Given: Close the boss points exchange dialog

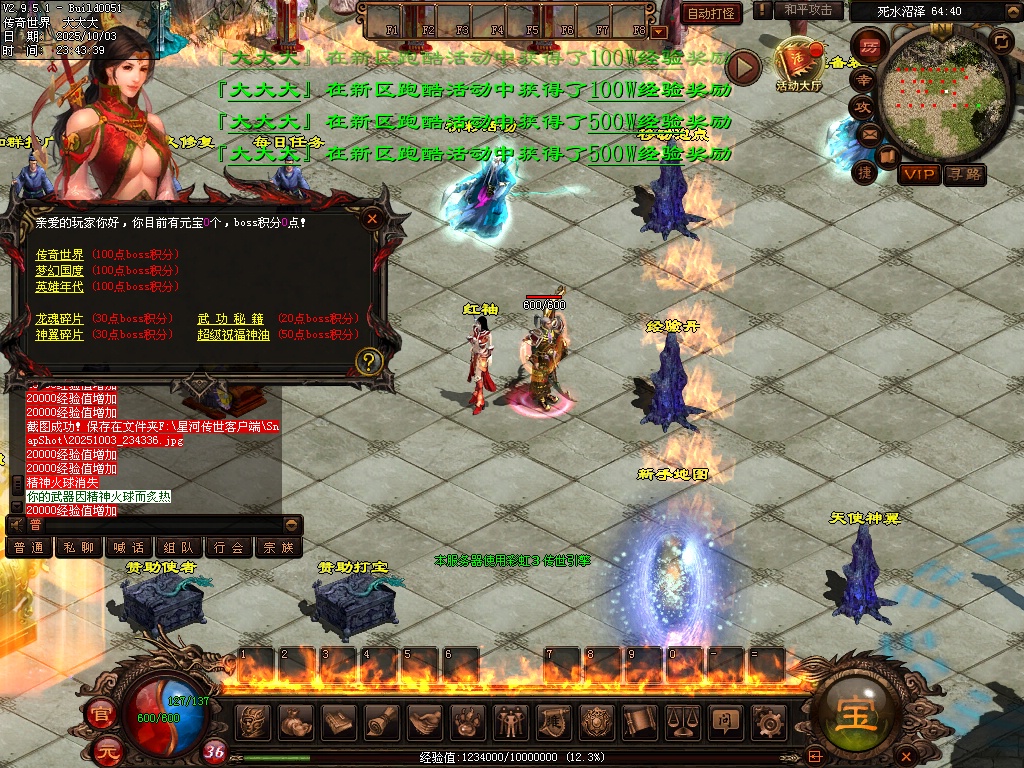Looking at the screenshot, I should [372, 218].
